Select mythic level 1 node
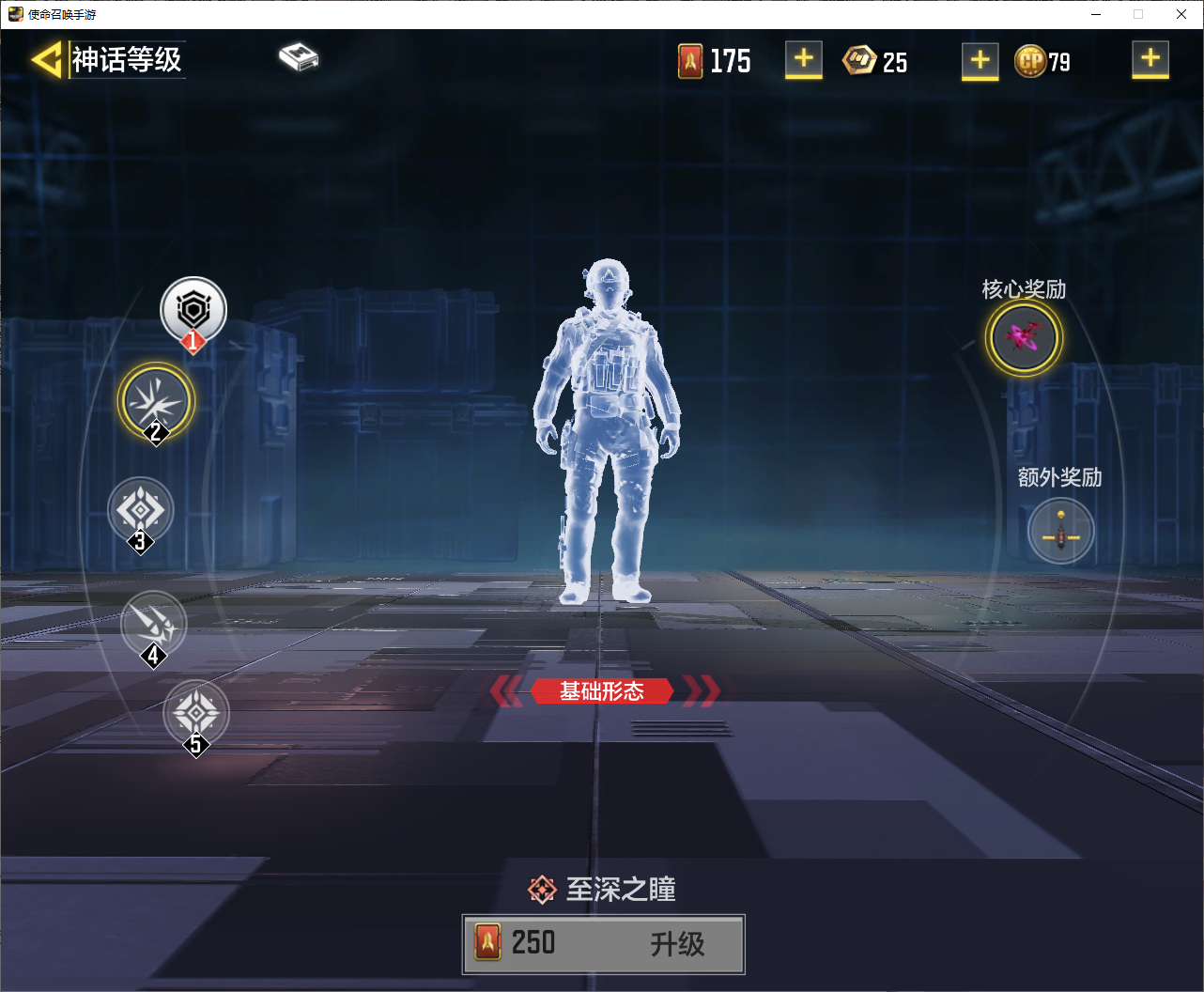Image resolution: width=1204 pixels, height=992 pixels. [x=193, y=310]
